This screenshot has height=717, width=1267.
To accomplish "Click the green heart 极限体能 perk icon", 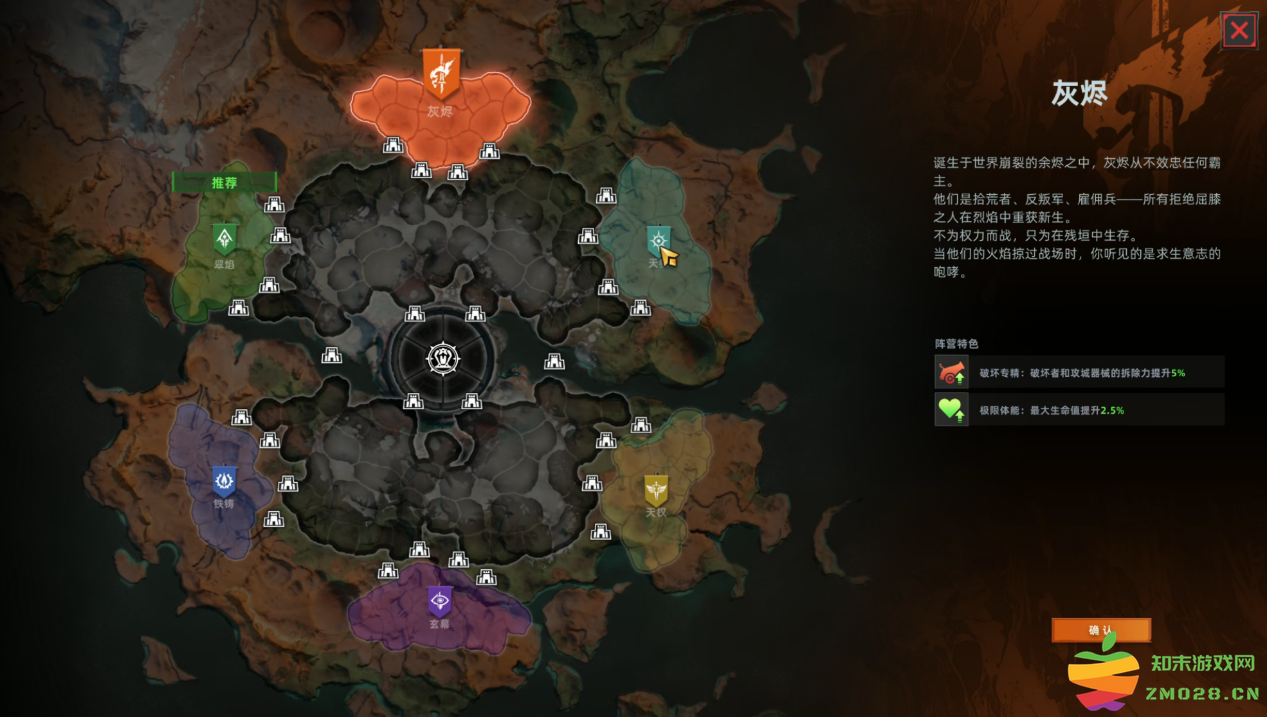I will pos(952,409).
